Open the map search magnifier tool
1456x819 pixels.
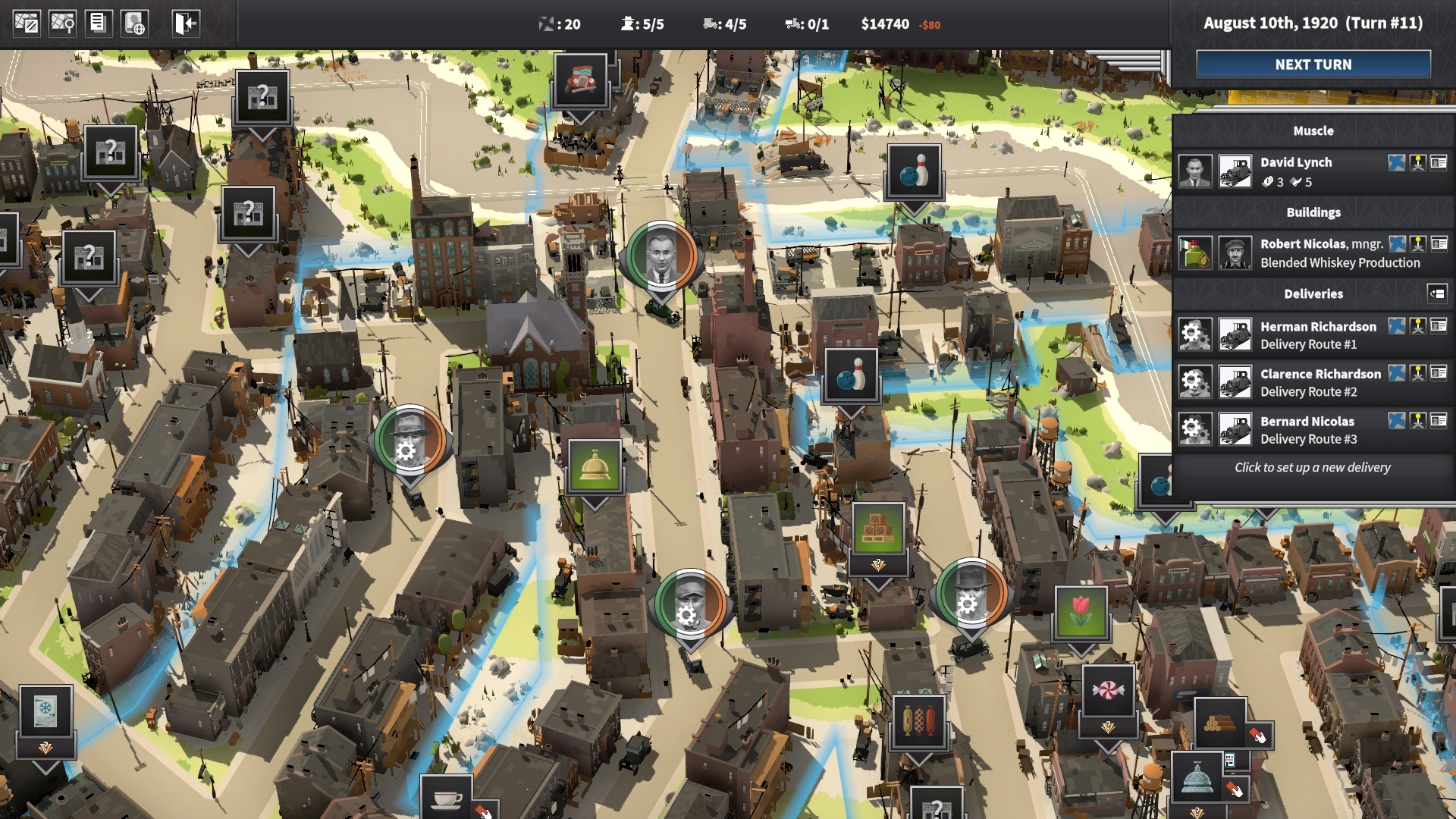tap(62, 23)
